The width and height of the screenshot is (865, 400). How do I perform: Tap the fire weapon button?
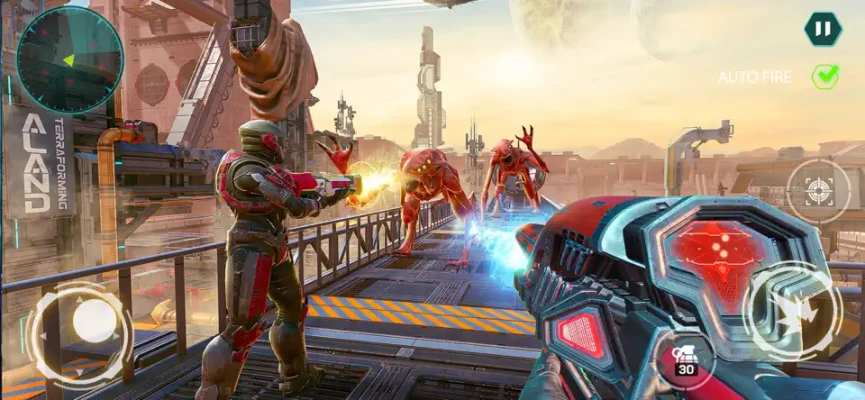[793, 310]
